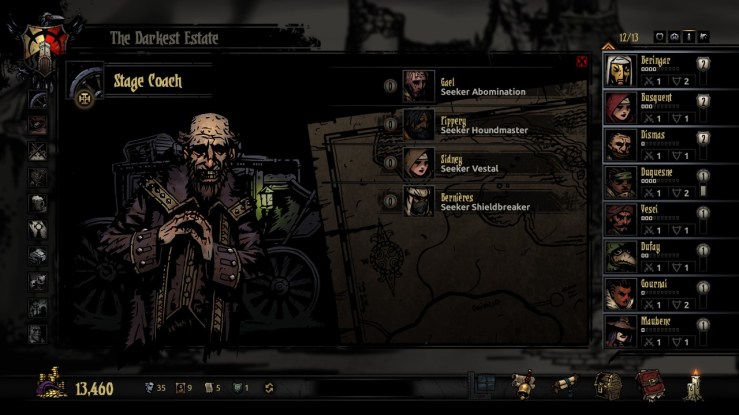The width and height of the screenshot is (739, 415).
Task: Close the Stage Coach window
Action: point(582,62)
